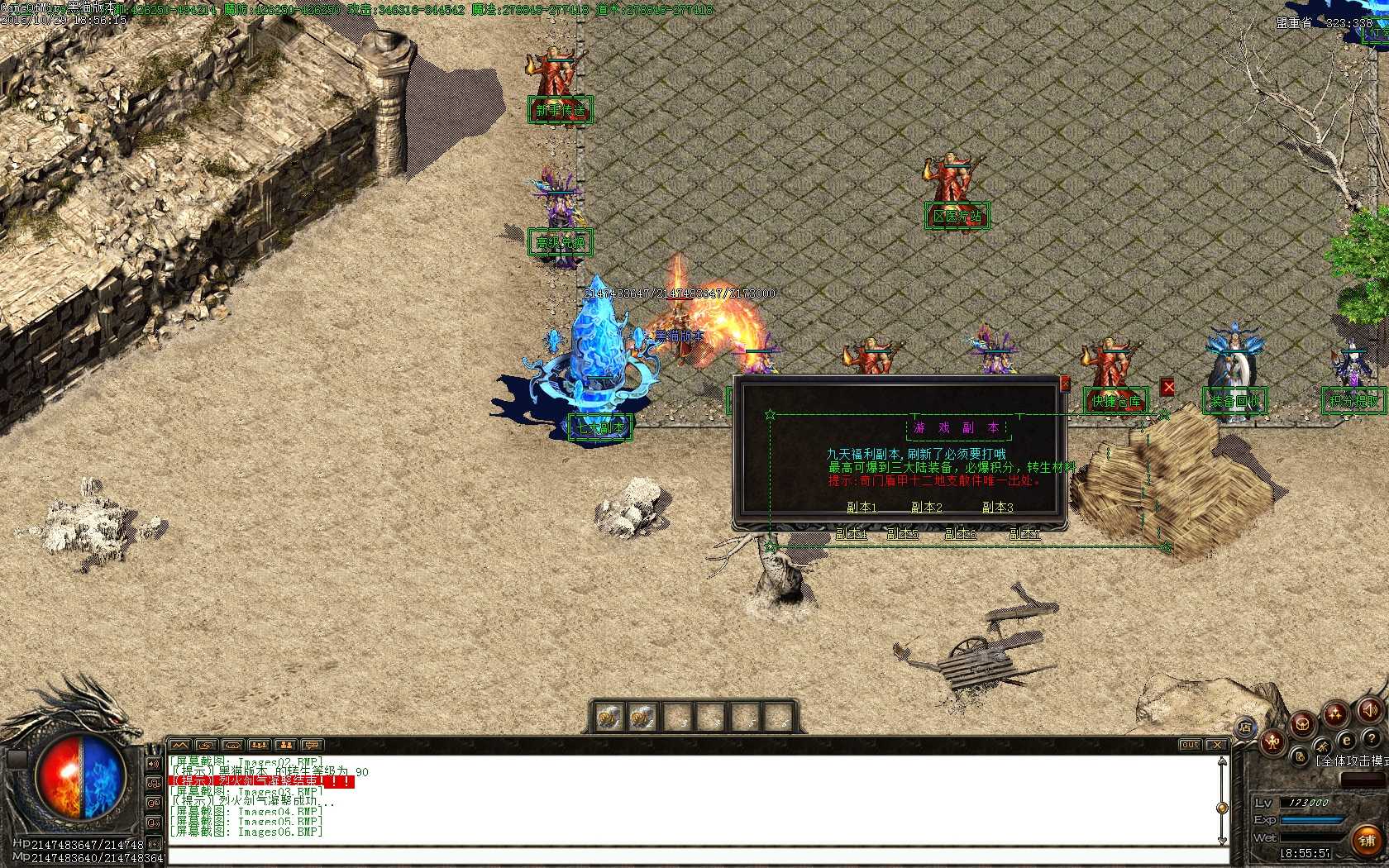Open the party icon in the chat toolbar

tap(258, 746)
